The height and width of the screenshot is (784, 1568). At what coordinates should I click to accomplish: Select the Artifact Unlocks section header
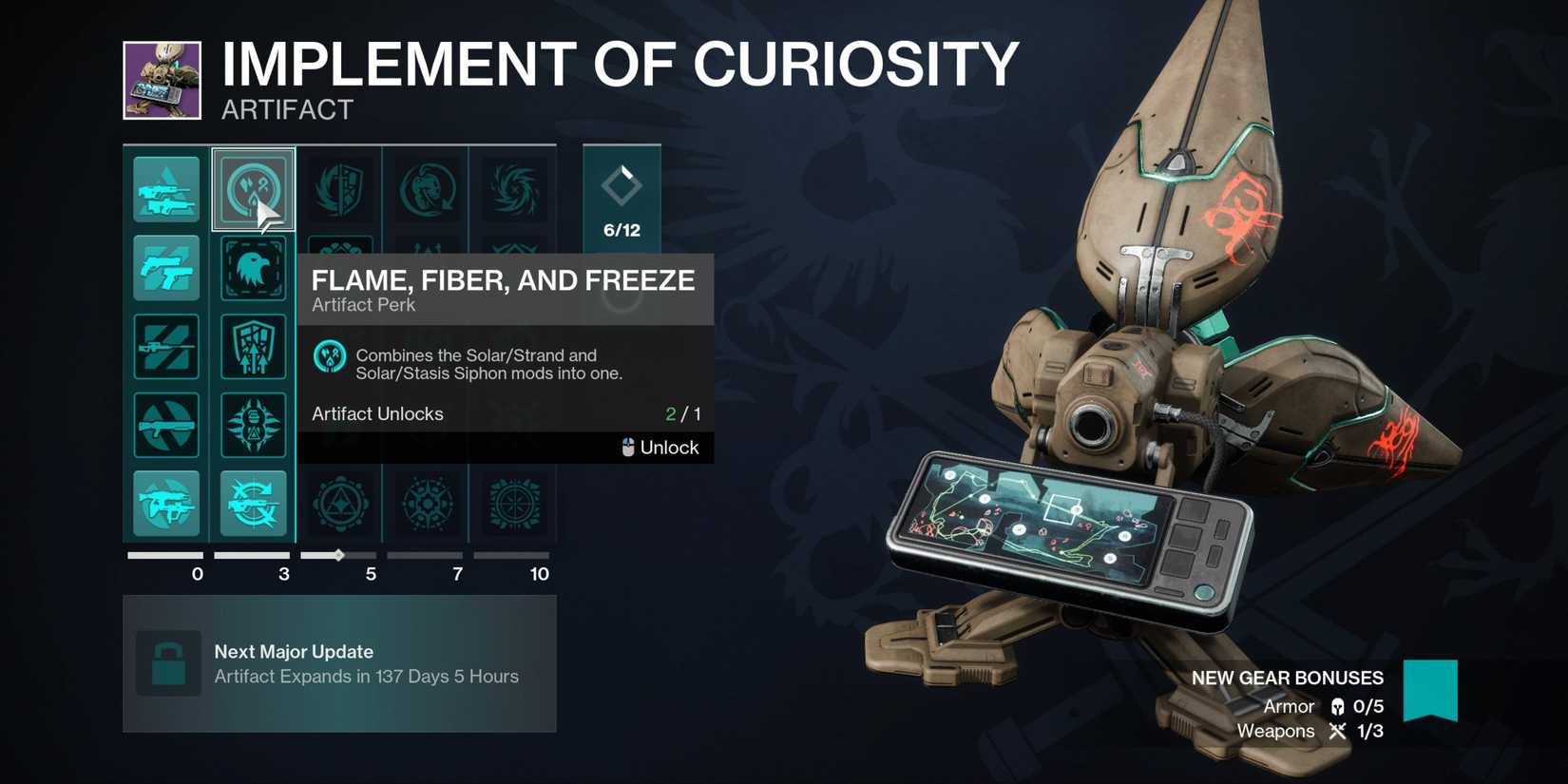click(x=377, y=413)
